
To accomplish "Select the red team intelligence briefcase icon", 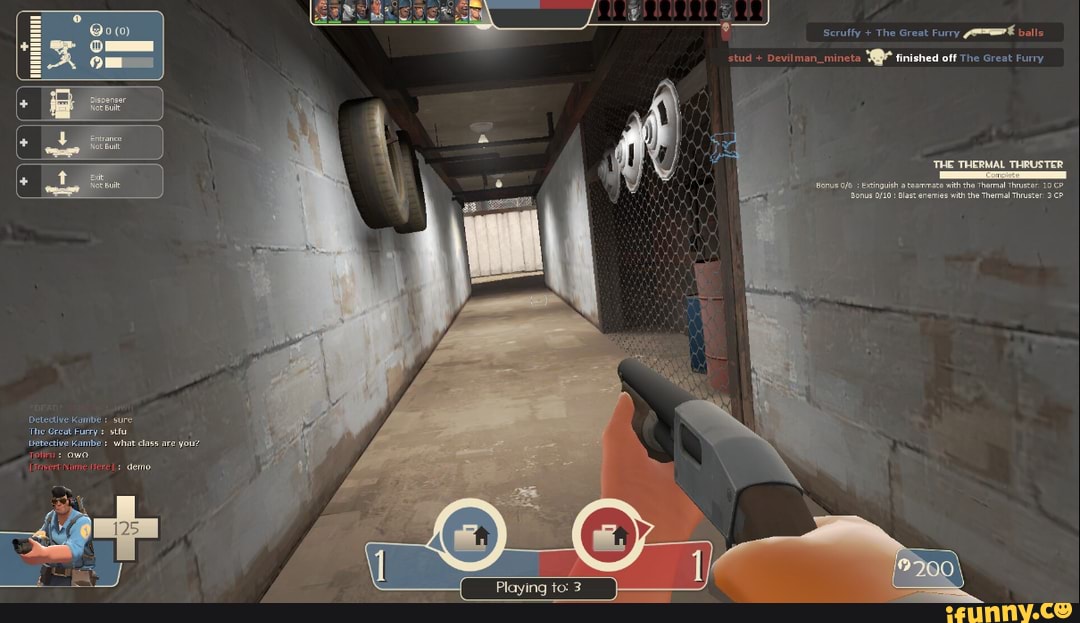I will (x=608, y=537).
